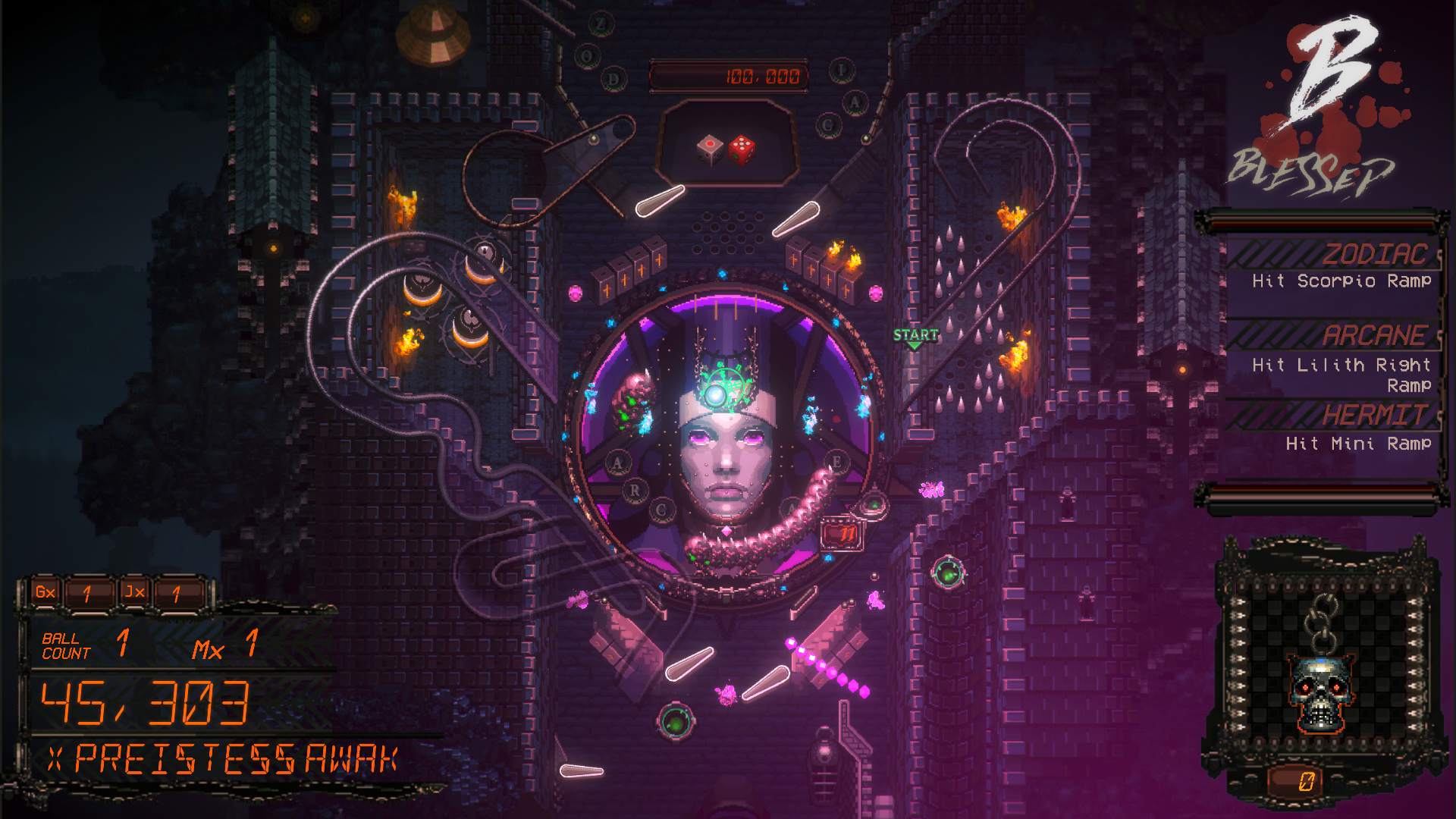The image size is (1456, 819).
Task: Click the Gx multiplier counter
Action: (x=45, y=593)
